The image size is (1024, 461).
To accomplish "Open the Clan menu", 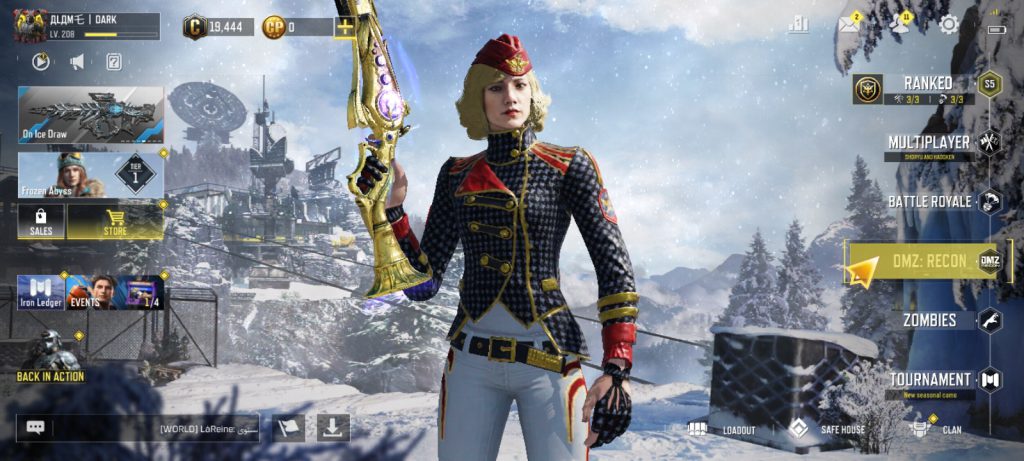I will tap(938, 430).
